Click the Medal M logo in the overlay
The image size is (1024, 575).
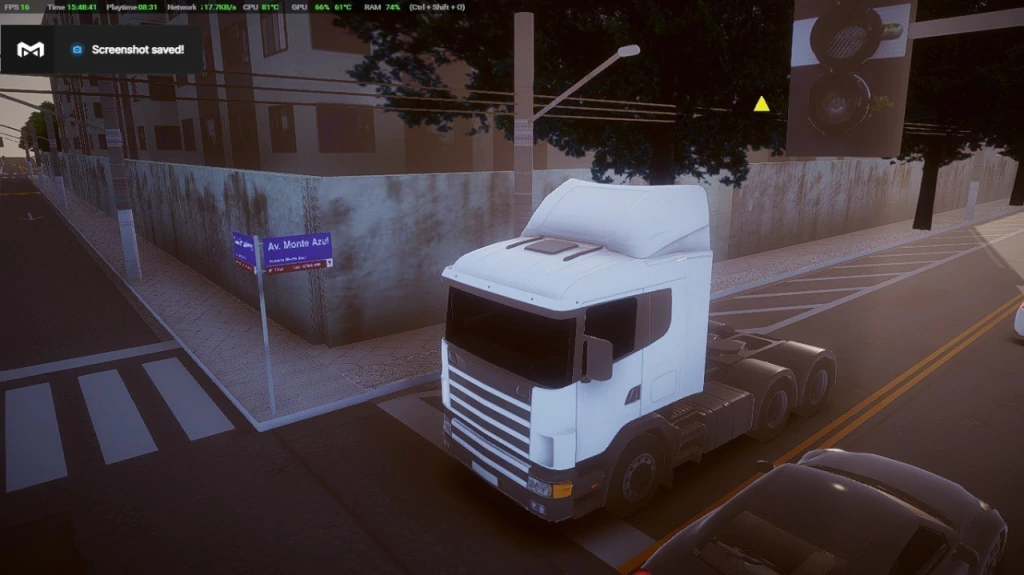(31, 49)
